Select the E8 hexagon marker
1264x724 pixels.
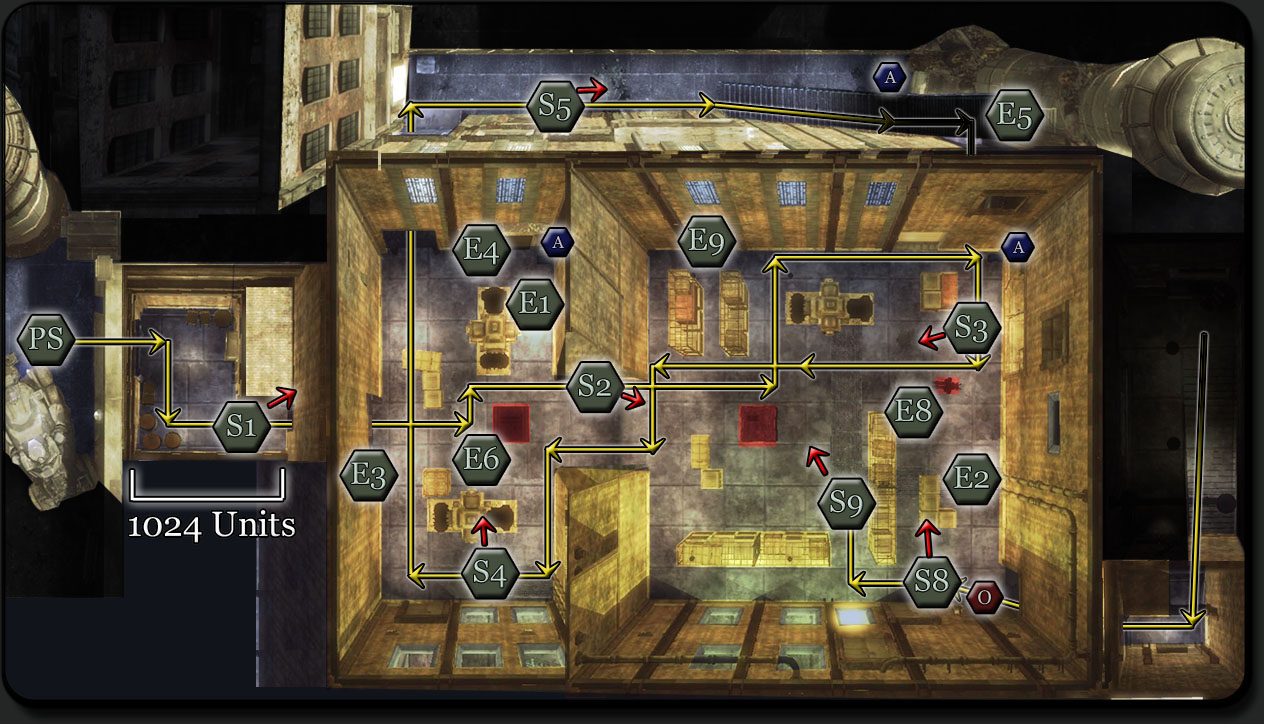click(x=914, y=411)
